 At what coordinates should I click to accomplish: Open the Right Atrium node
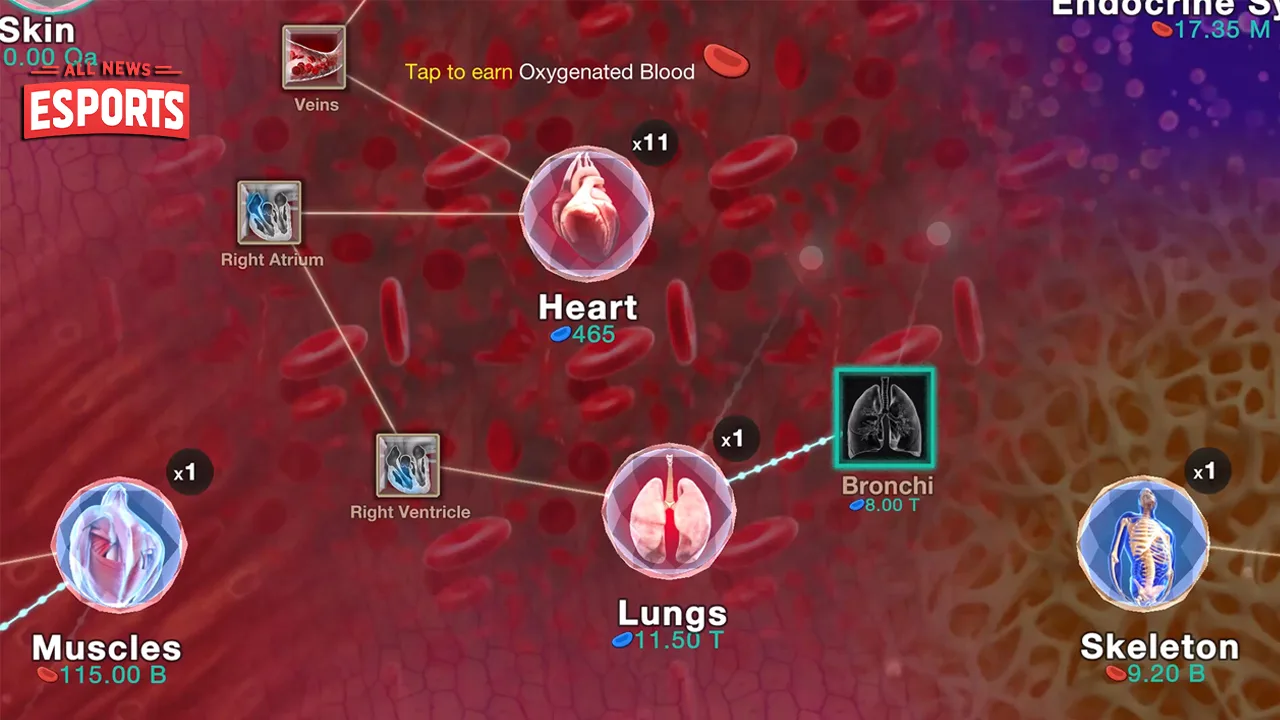[x=269, y=213]
